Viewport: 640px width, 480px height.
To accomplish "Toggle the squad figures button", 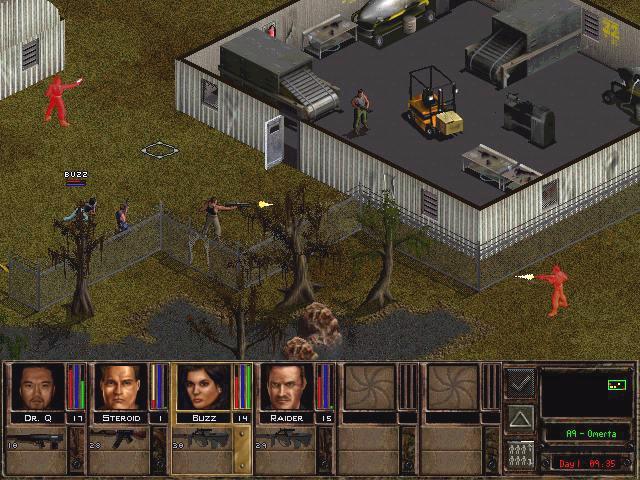I will [519, 452].
